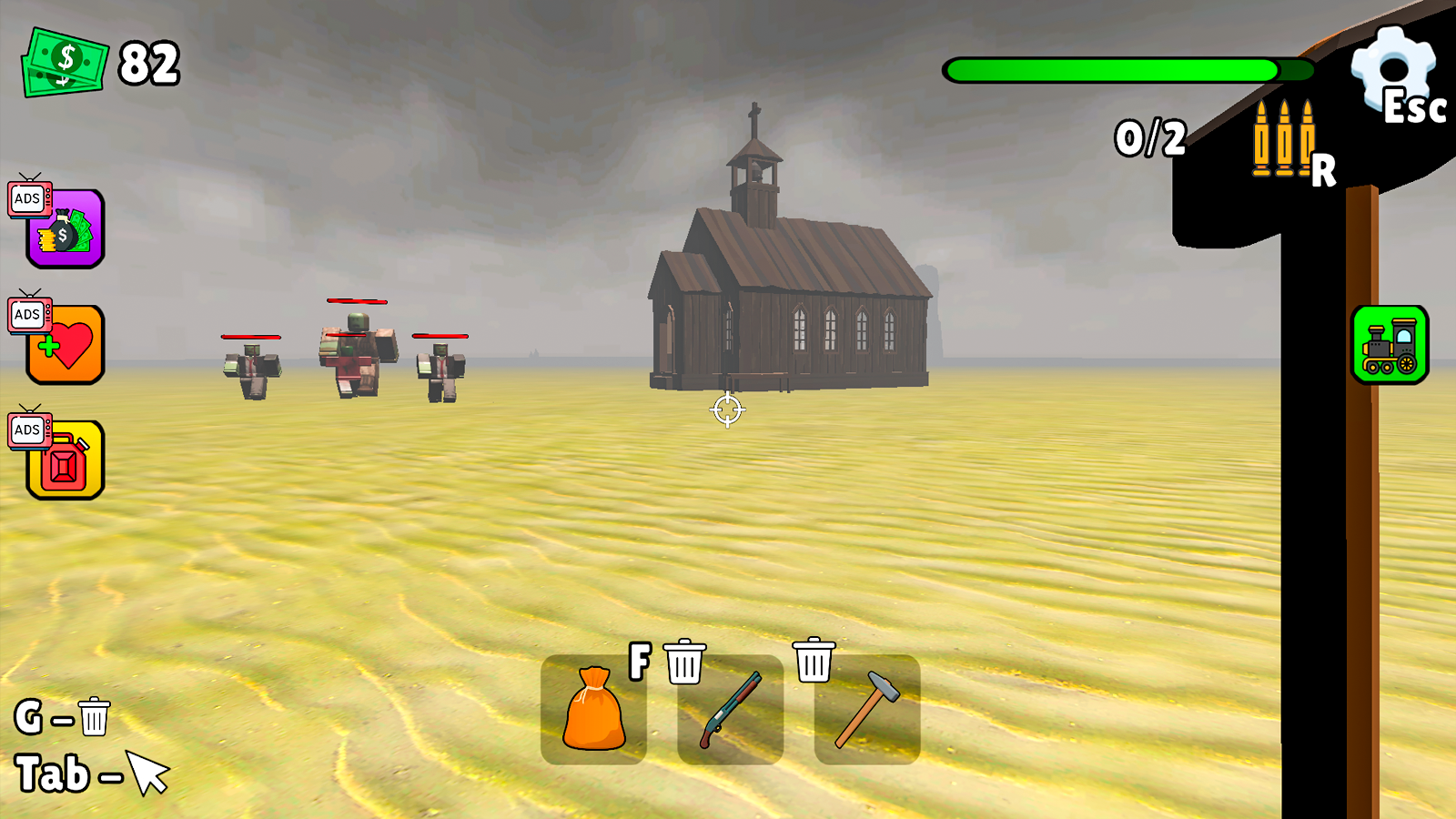Toggle the trash icon above the hammer
The width and height of the screenshot is (1456, 819).
tap(814, 663)
